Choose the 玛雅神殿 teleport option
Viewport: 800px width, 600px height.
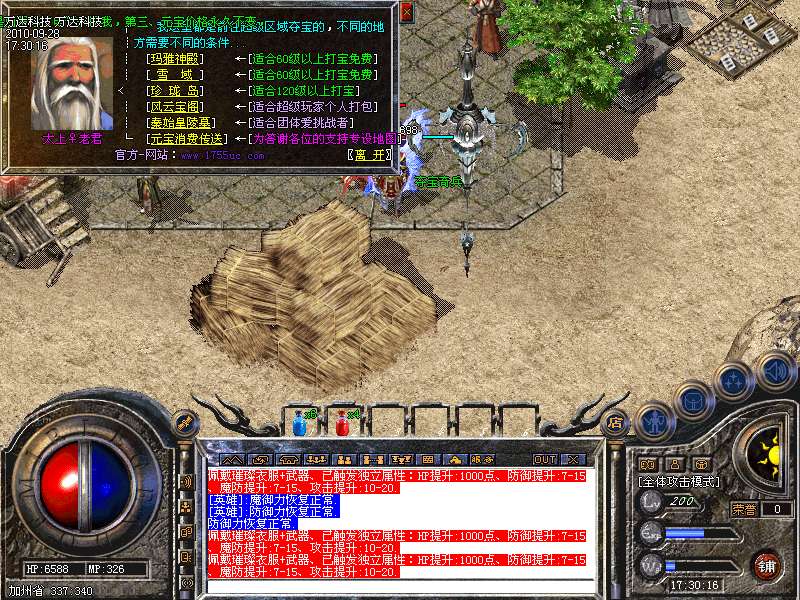pos(174,59)
